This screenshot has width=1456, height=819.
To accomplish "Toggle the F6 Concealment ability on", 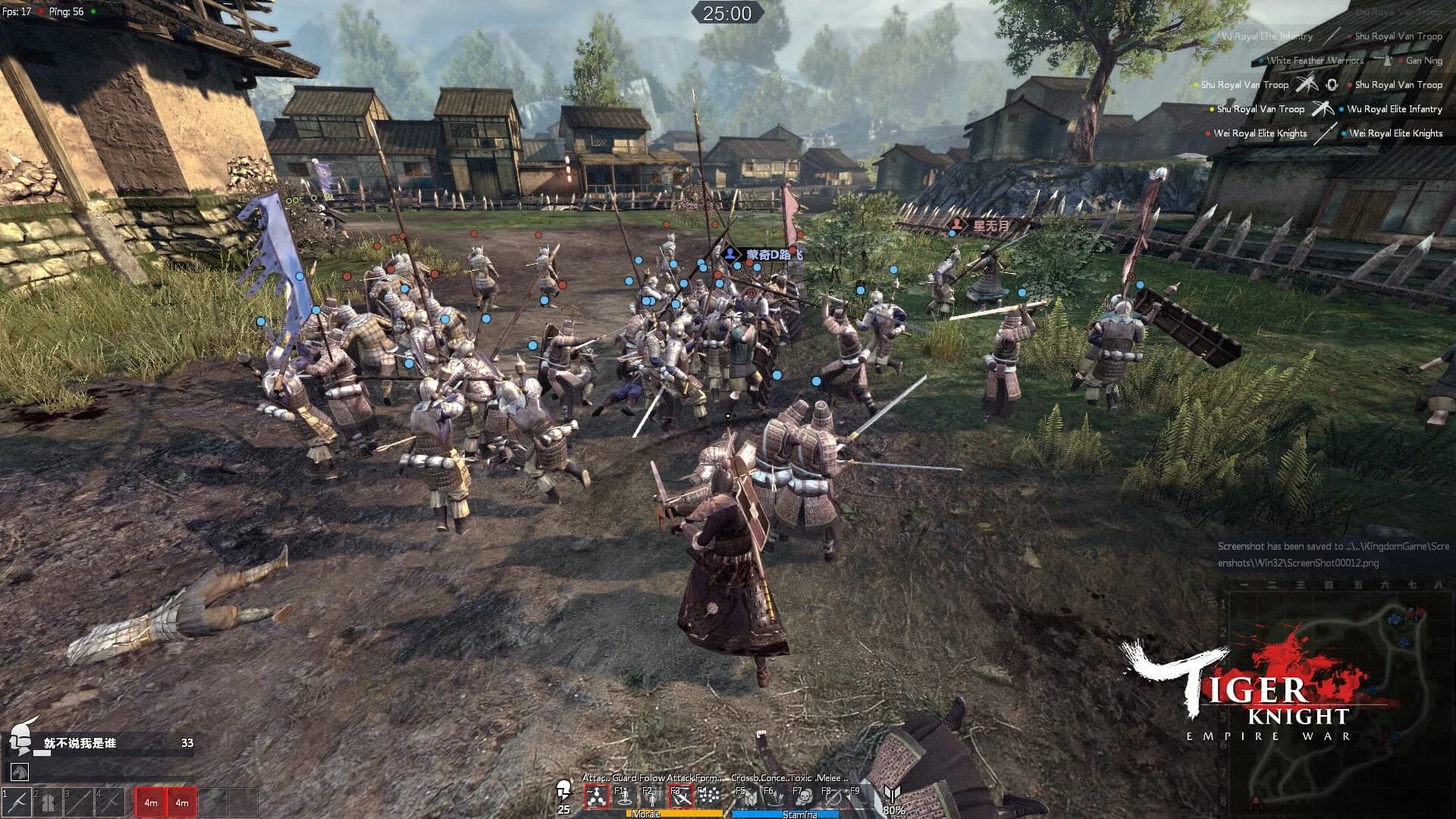I will coord(777,797).
